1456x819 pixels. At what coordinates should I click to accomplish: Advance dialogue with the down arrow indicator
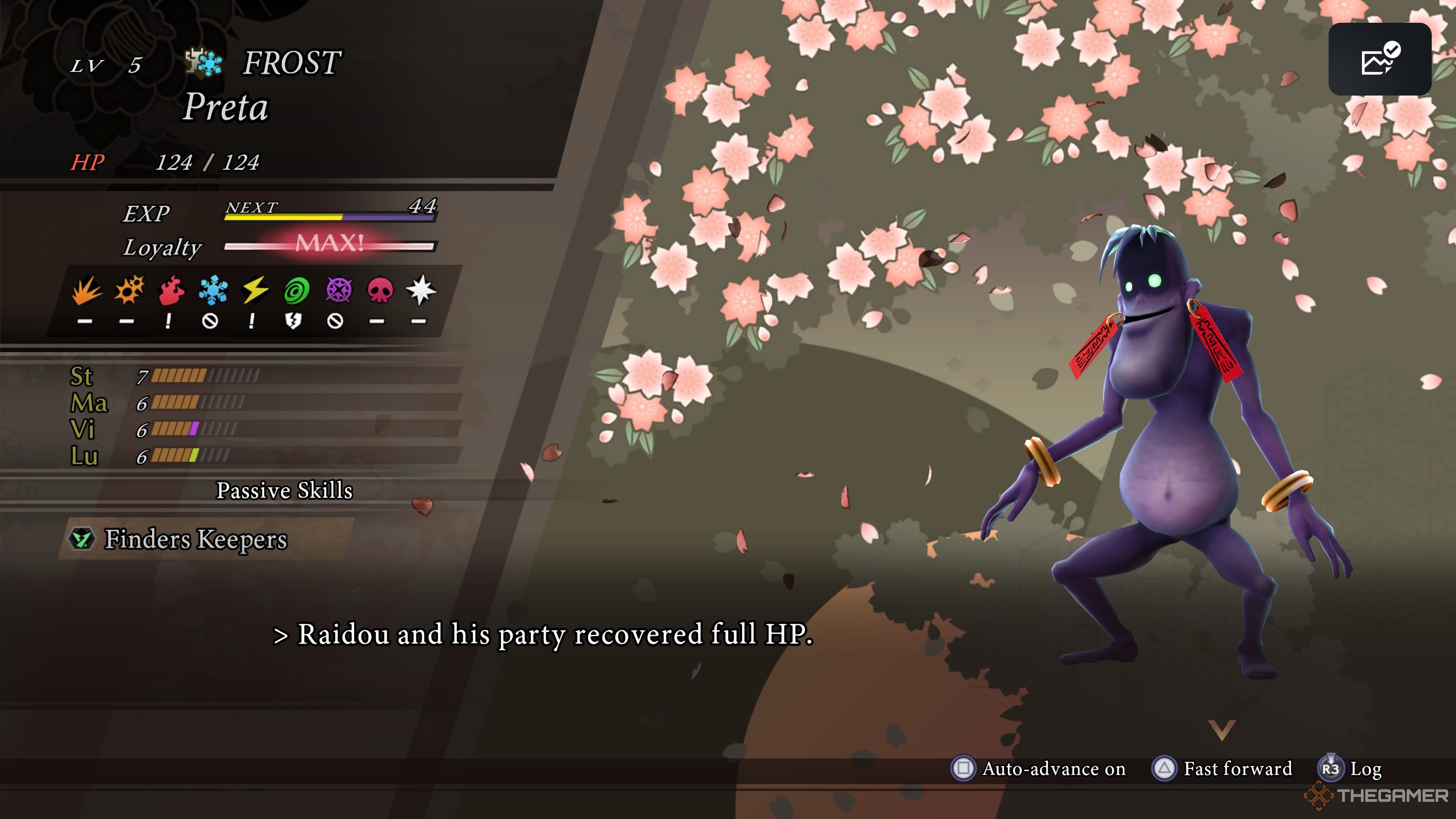(1221, 729)
